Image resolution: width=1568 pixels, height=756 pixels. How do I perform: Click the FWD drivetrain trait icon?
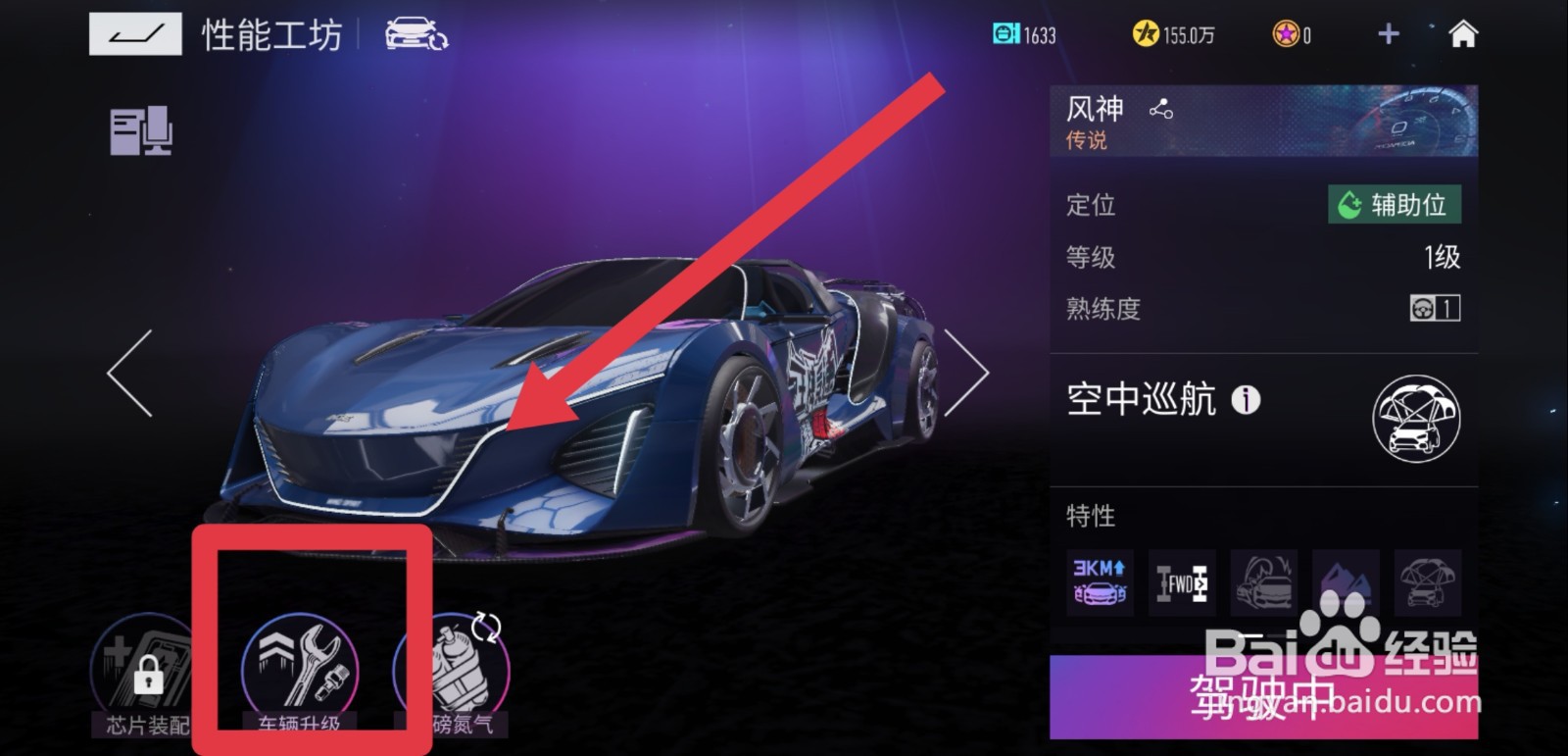1180,580
